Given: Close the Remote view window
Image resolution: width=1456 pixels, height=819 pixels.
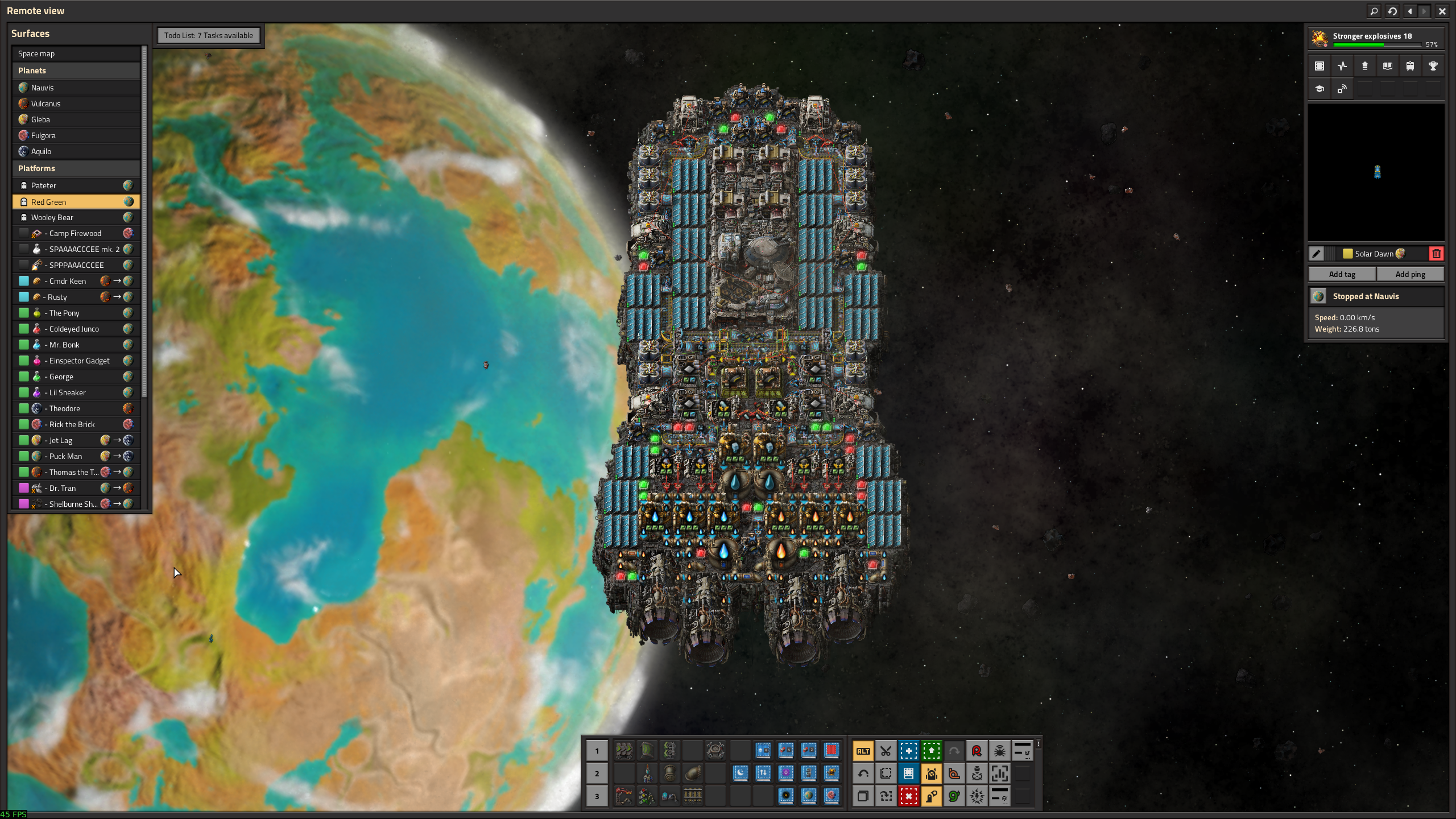Looking at the screenshot, I should 1442,11.
